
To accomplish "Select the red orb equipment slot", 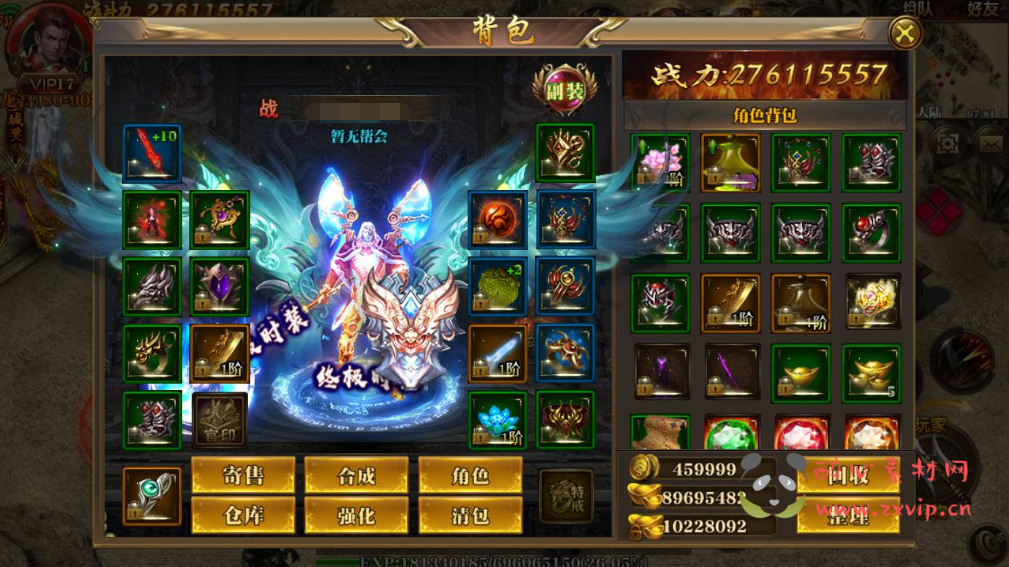I will coord(497,220).
